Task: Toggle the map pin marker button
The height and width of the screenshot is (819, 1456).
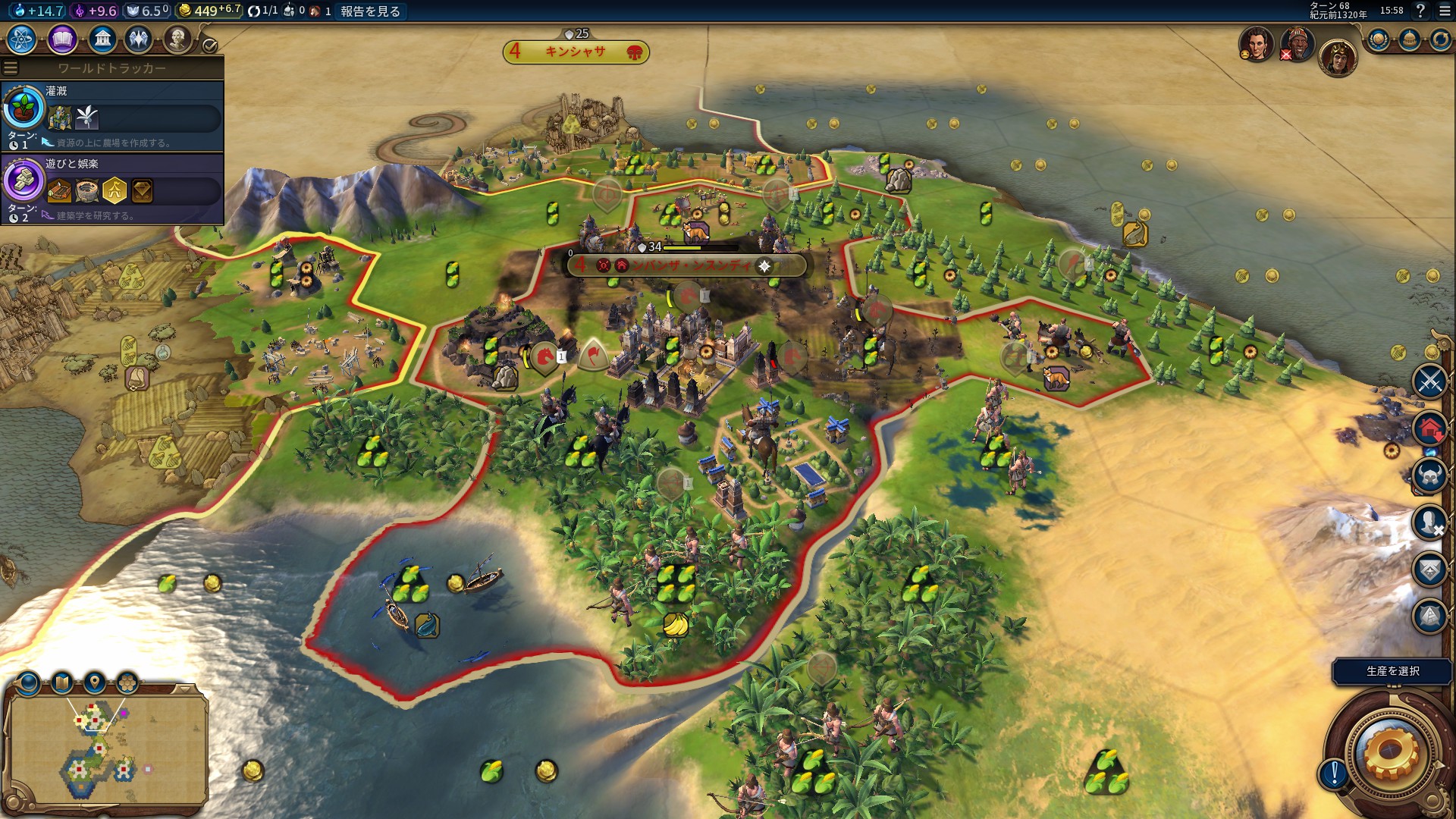Action: (x=95, y=682)
